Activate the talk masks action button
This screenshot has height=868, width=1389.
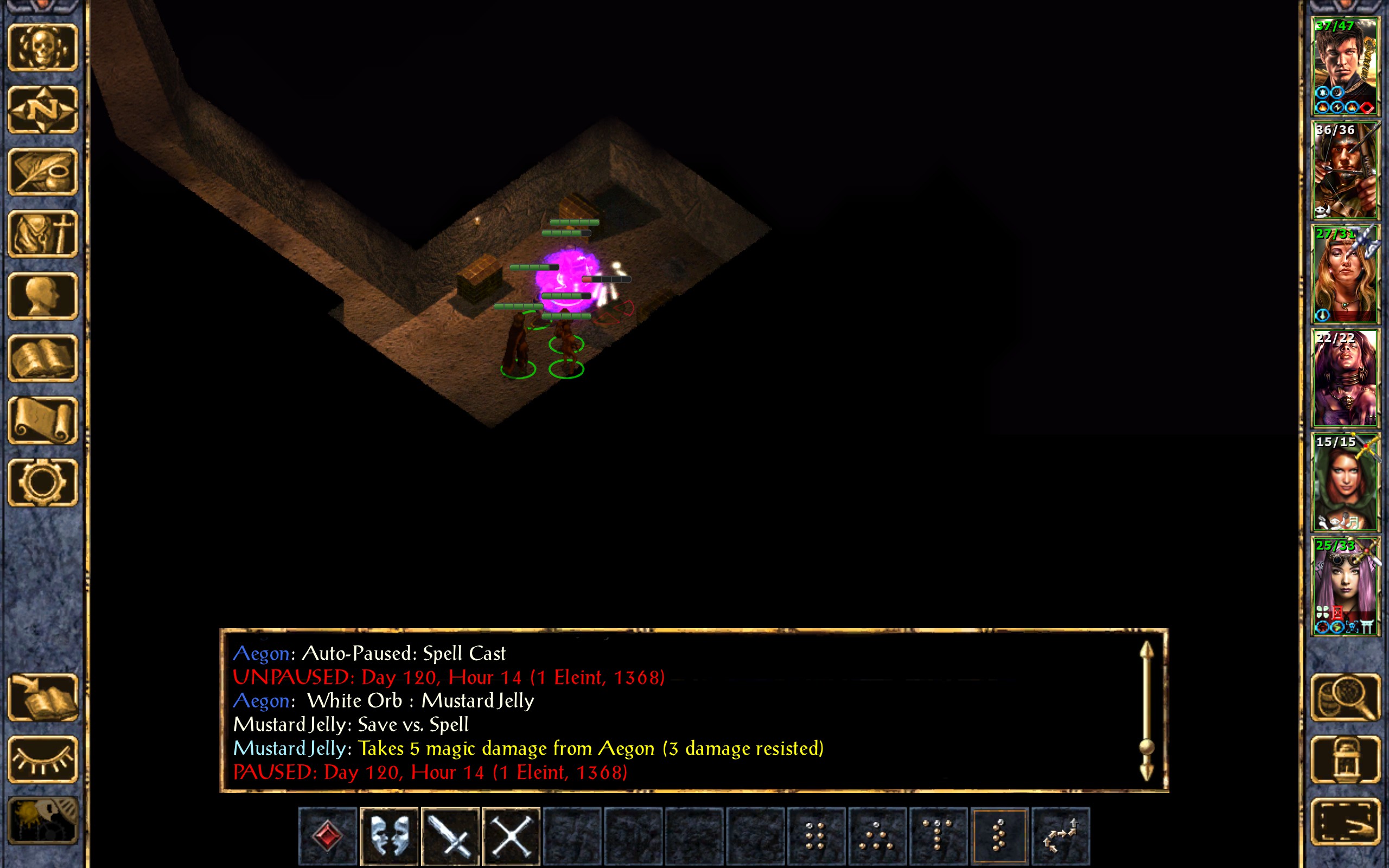click(x=389, y=835)
